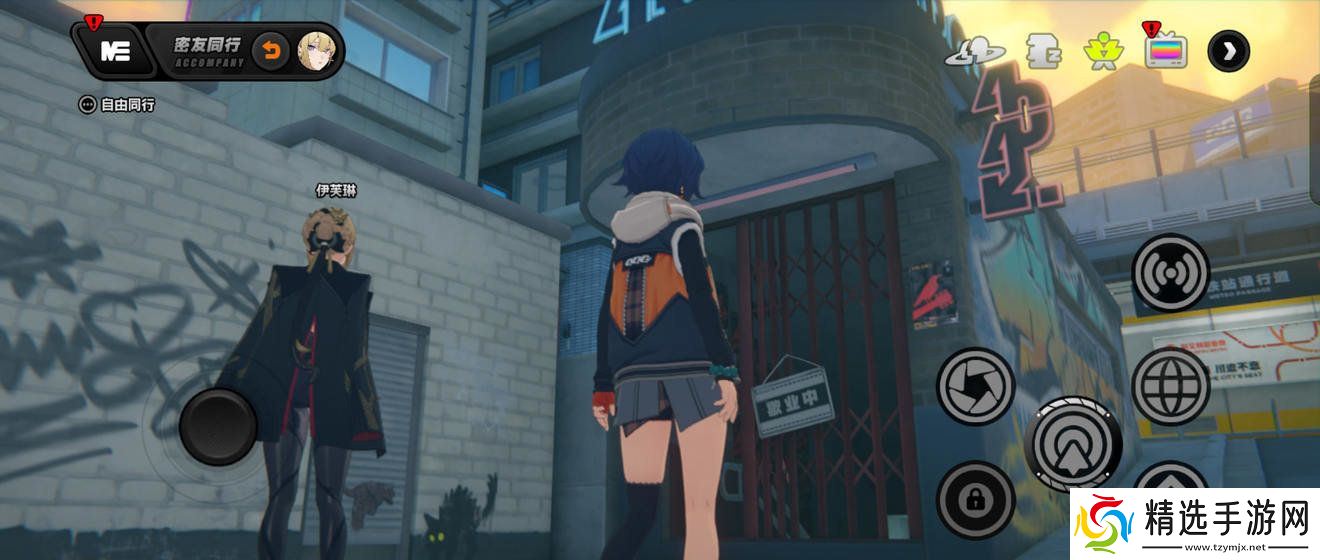Tap the 自由同行 free accompany option
The image size is (1320, 560).
coord(118,104)
